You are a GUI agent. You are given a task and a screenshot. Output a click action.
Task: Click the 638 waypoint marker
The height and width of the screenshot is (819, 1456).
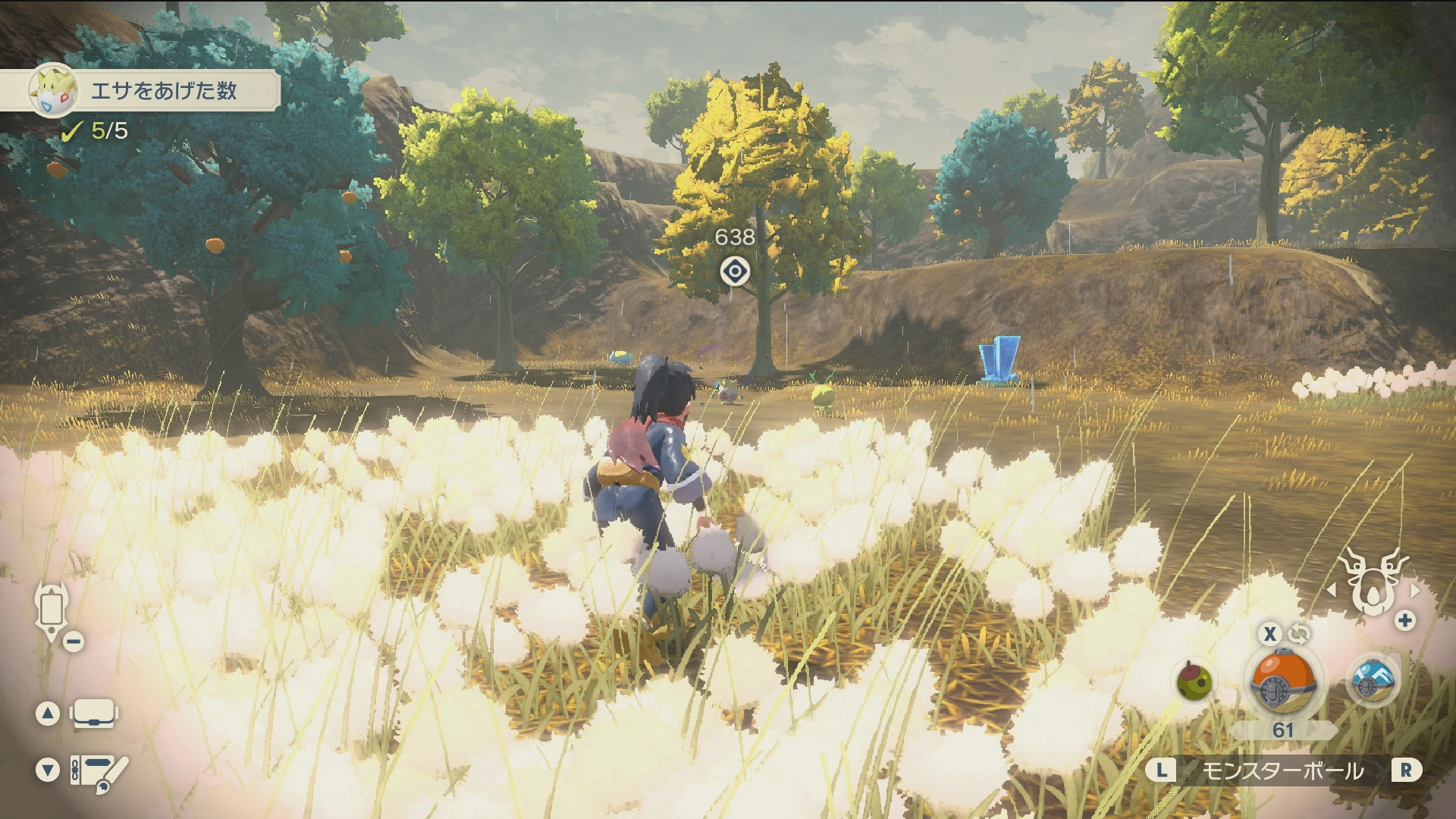tap(734, 271)
